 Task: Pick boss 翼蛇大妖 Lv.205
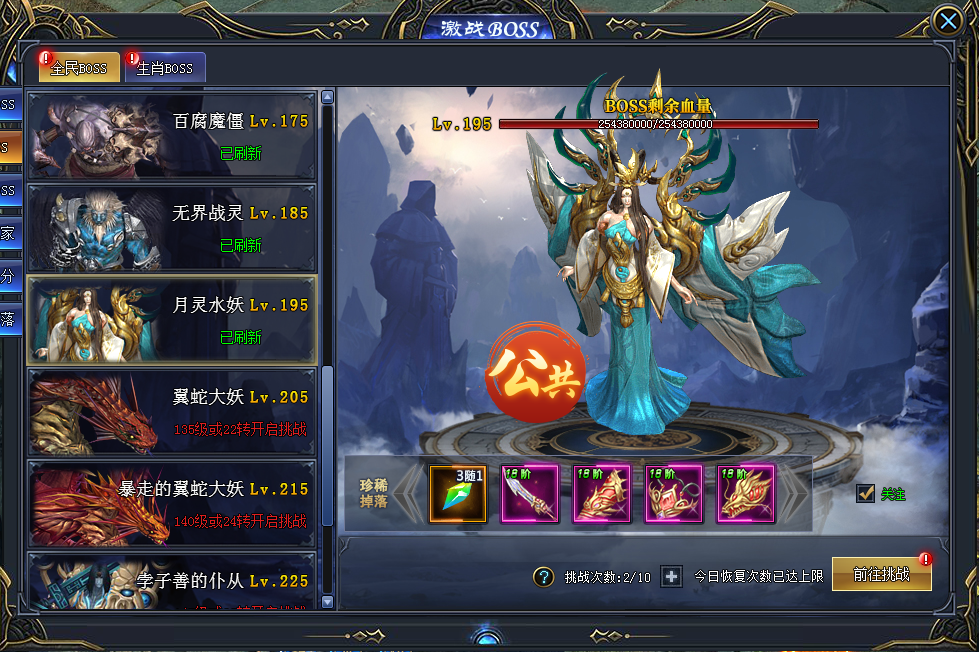click(171, 412)
